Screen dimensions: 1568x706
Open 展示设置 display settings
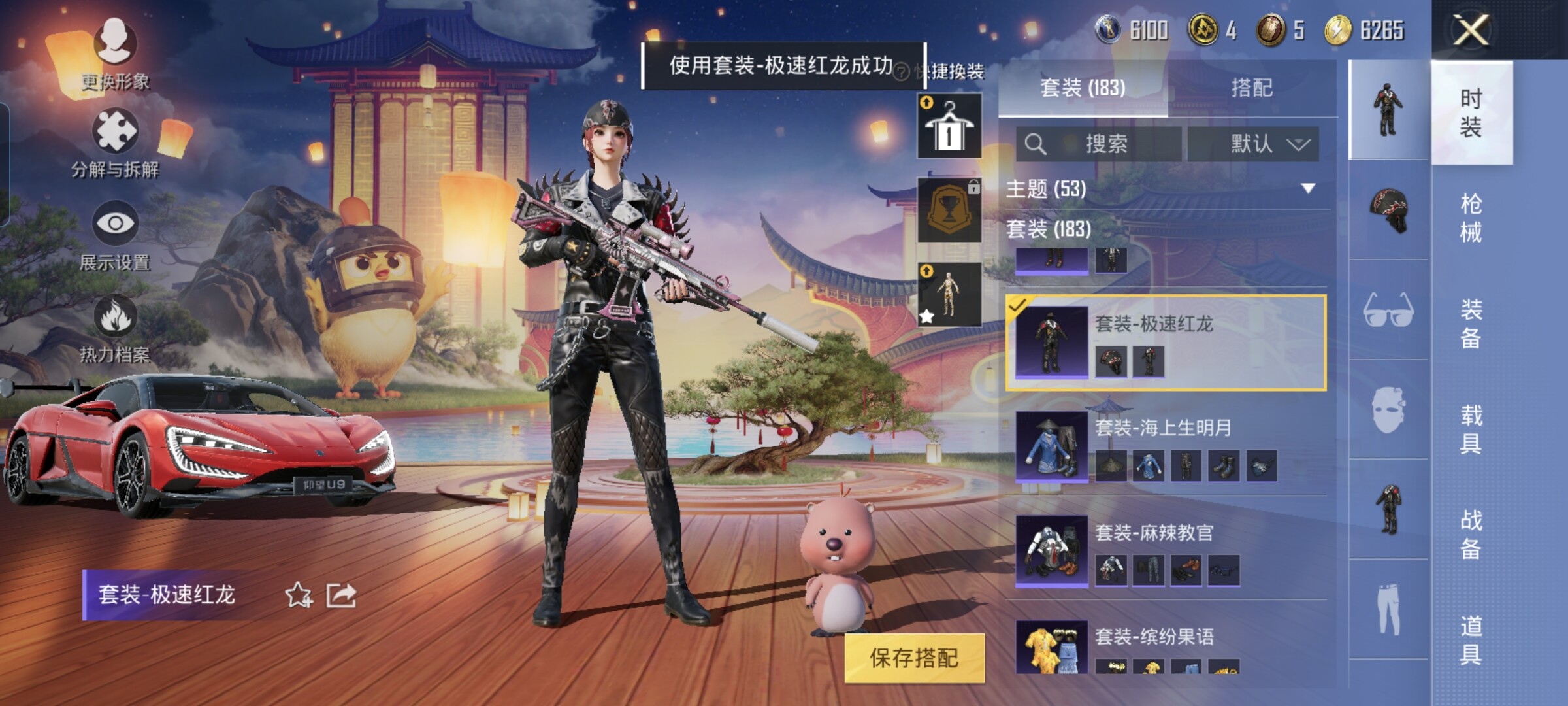[115, 237]
